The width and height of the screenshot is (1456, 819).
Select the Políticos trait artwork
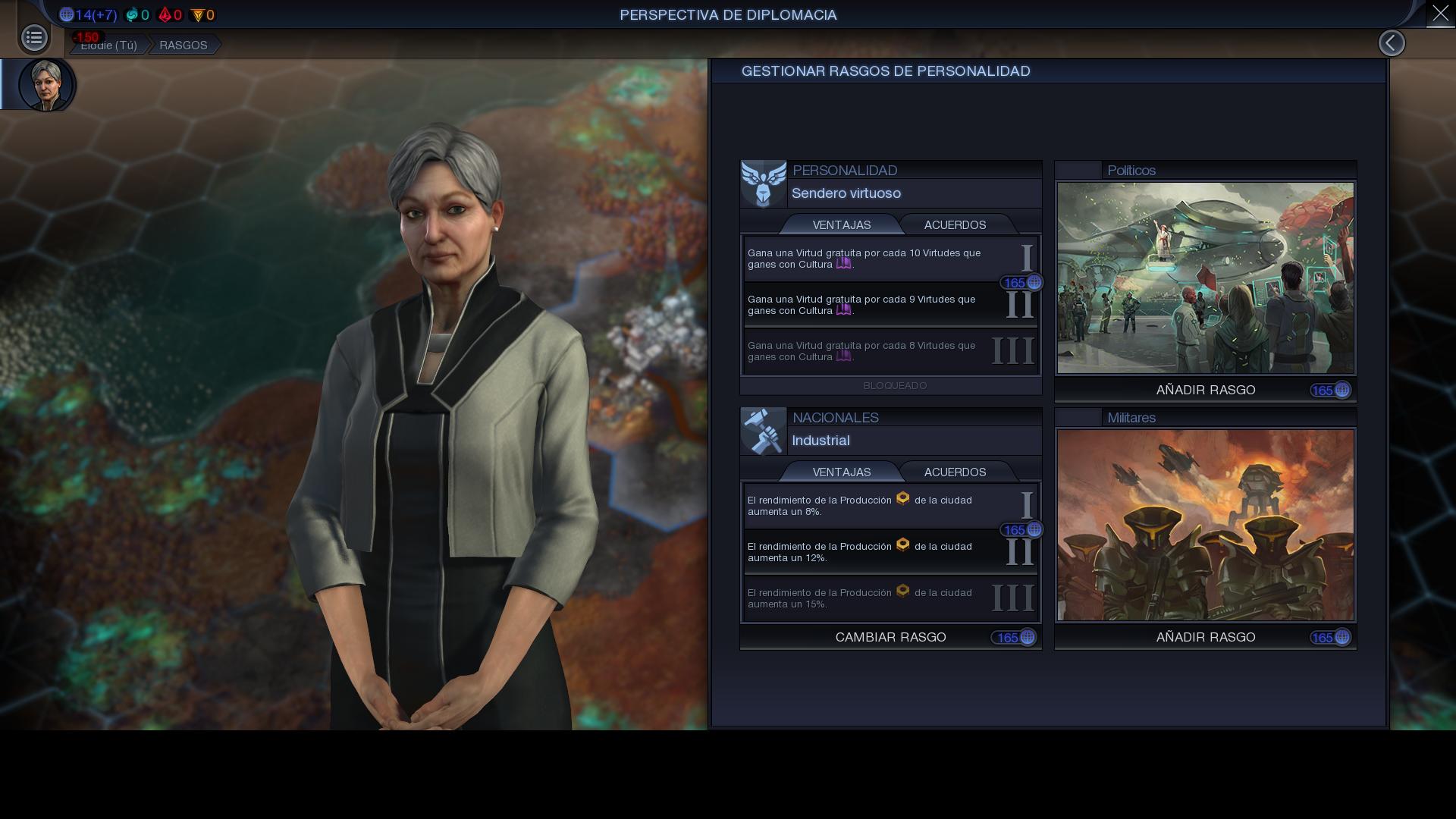(x=1205, y=278)
